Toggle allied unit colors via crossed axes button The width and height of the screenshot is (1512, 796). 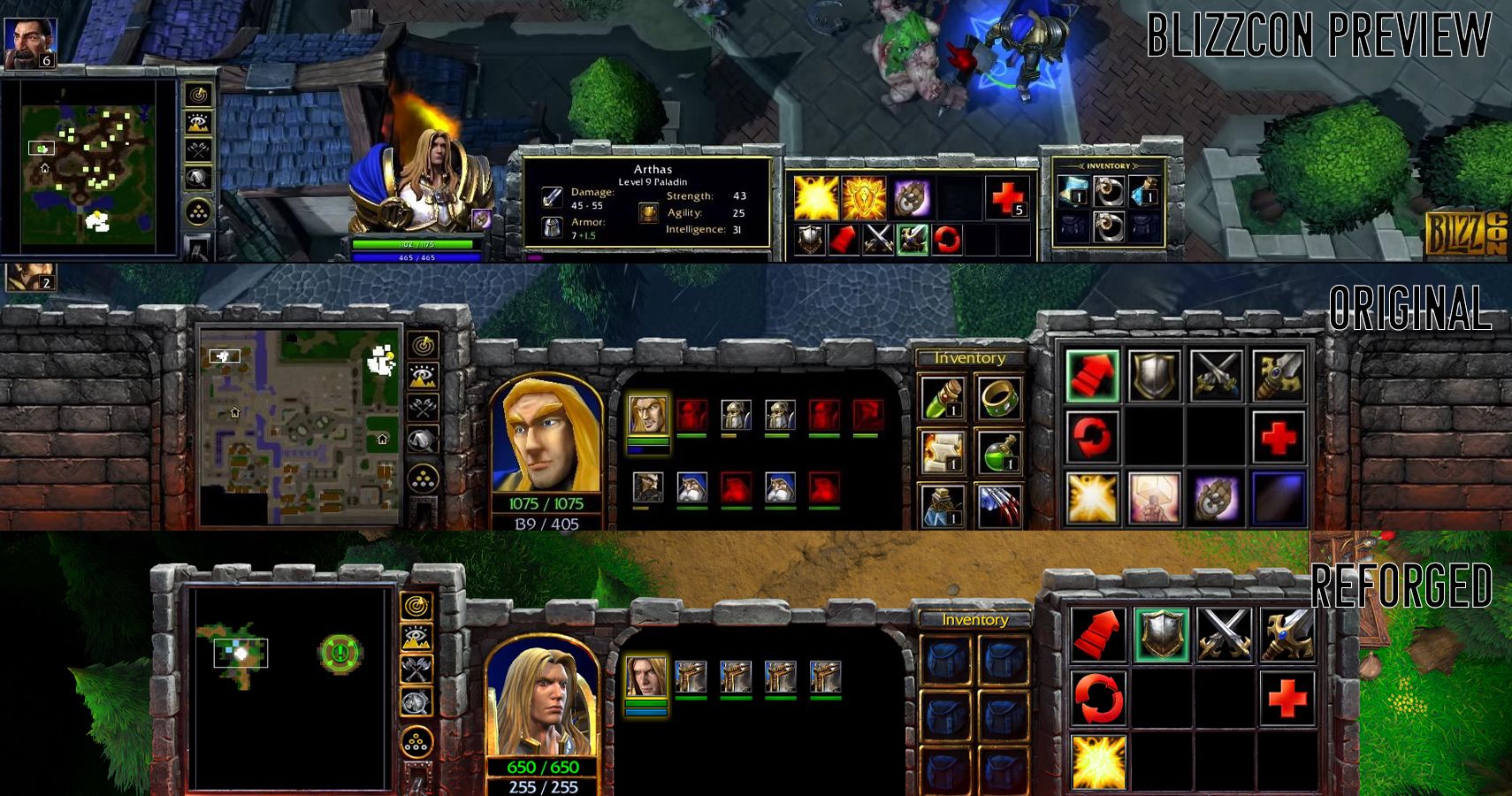[x=423, y=407]
